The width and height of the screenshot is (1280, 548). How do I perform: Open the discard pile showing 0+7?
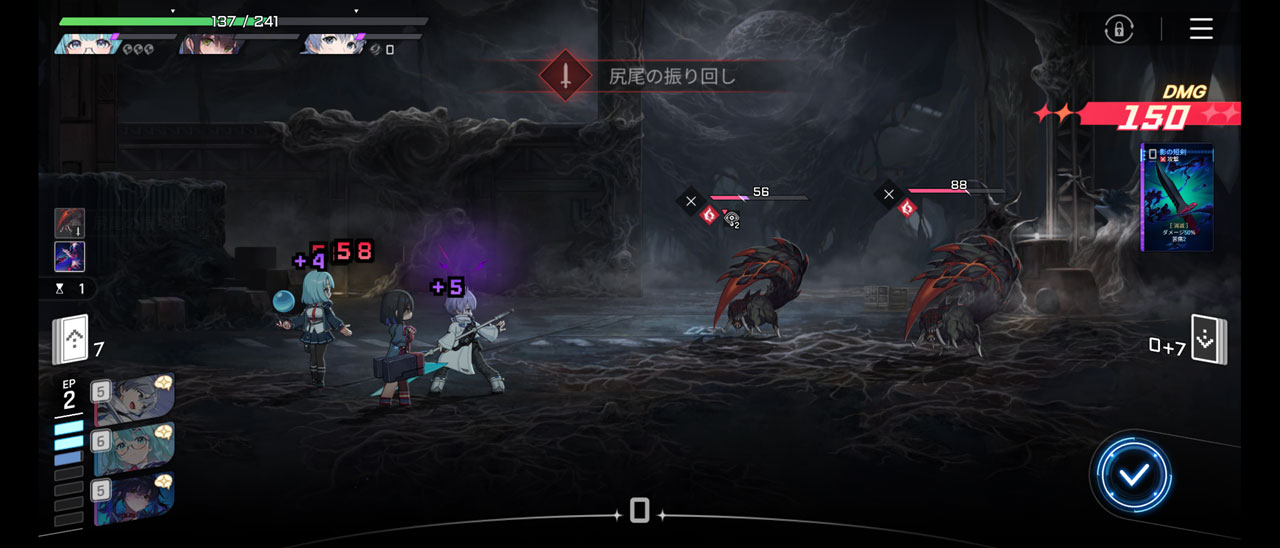click(1207, 341)
